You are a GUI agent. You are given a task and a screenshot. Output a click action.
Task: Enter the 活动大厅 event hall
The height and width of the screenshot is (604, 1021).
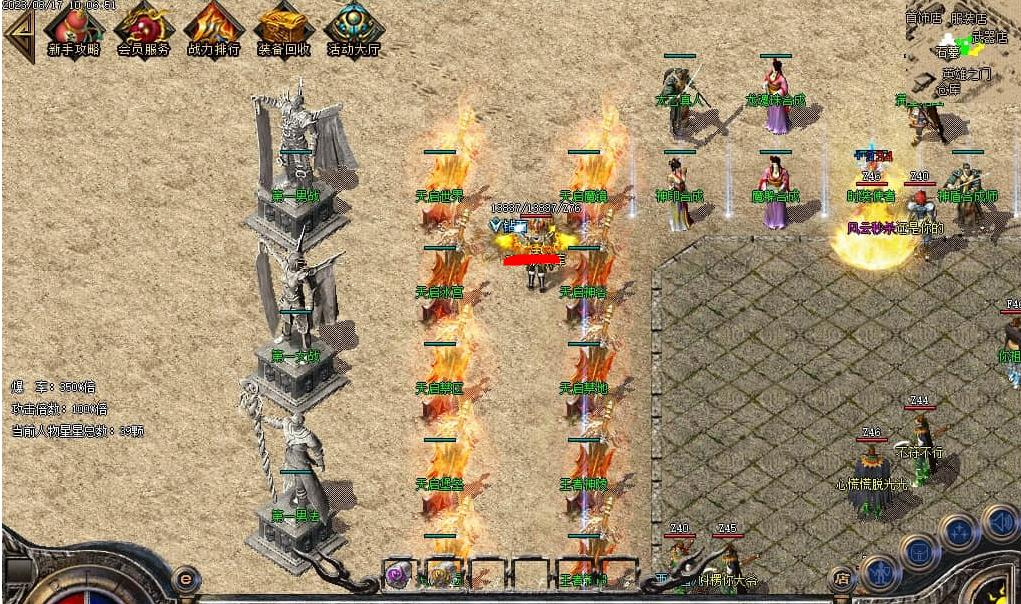(x=354, y=29)
